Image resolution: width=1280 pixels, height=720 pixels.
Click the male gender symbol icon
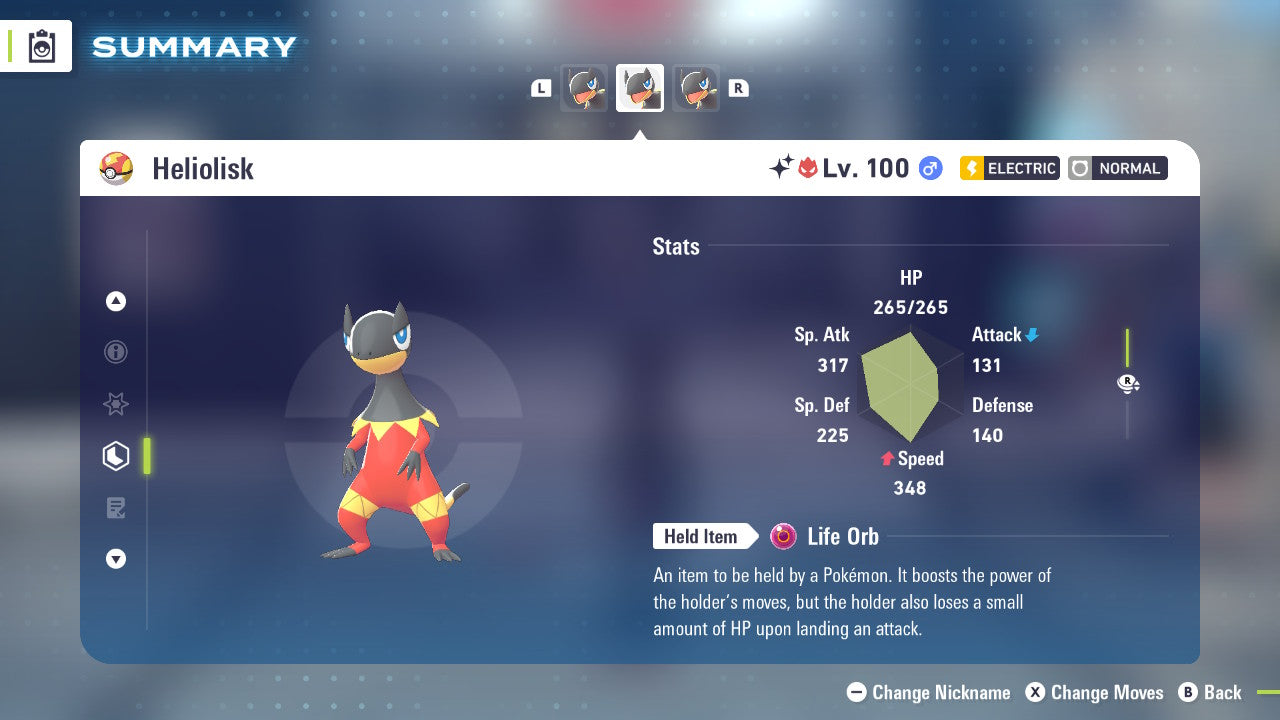[930, 168]
